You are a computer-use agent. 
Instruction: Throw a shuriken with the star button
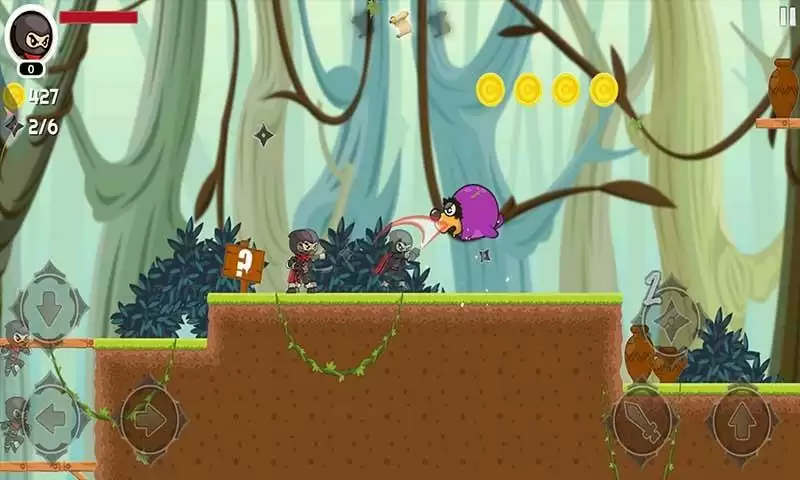[673, 320]
